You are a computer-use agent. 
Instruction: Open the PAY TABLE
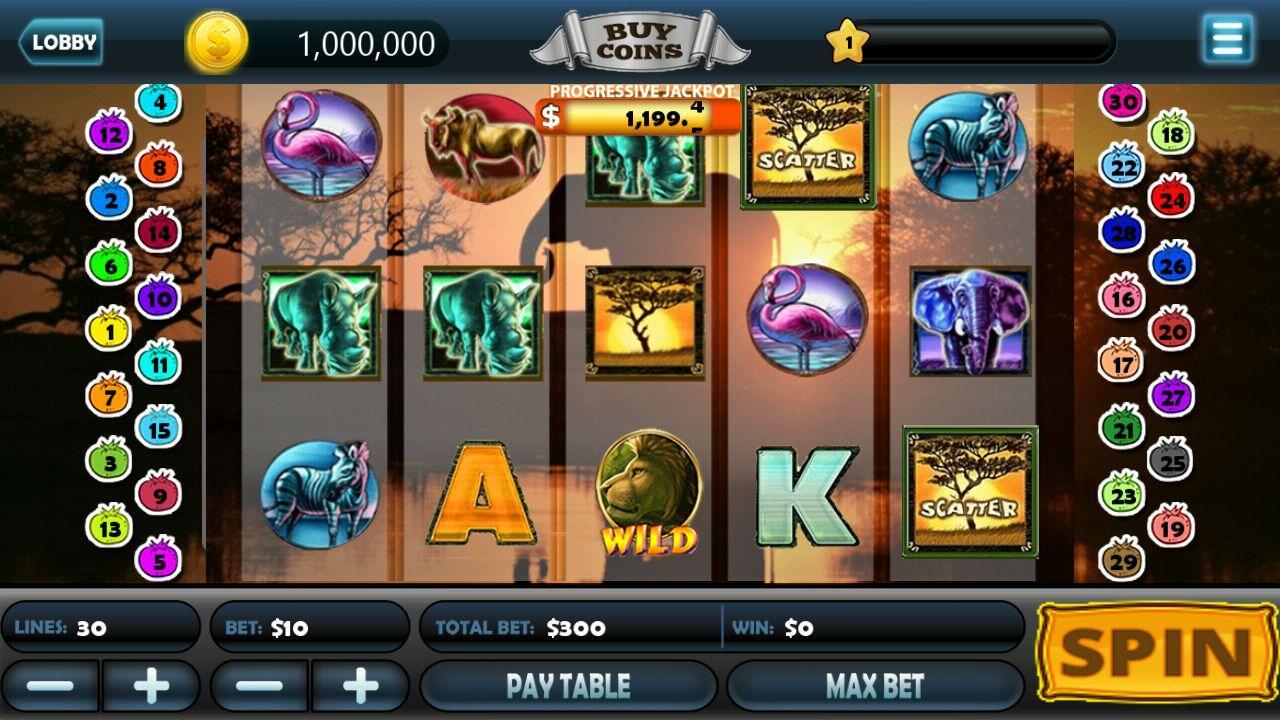[x=568, y=685]
